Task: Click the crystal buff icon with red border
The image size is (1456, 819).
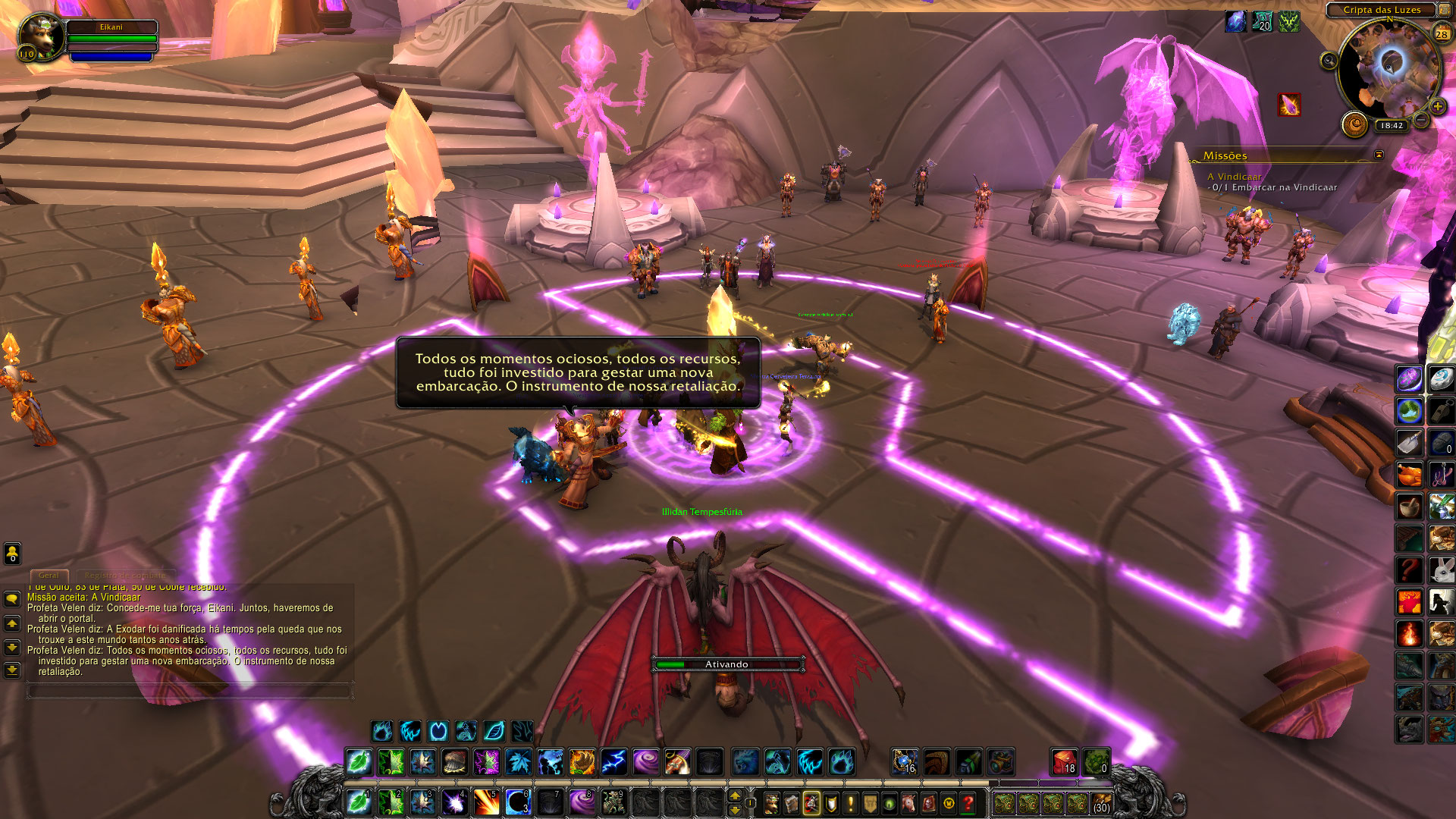Action: (1289, 105)
